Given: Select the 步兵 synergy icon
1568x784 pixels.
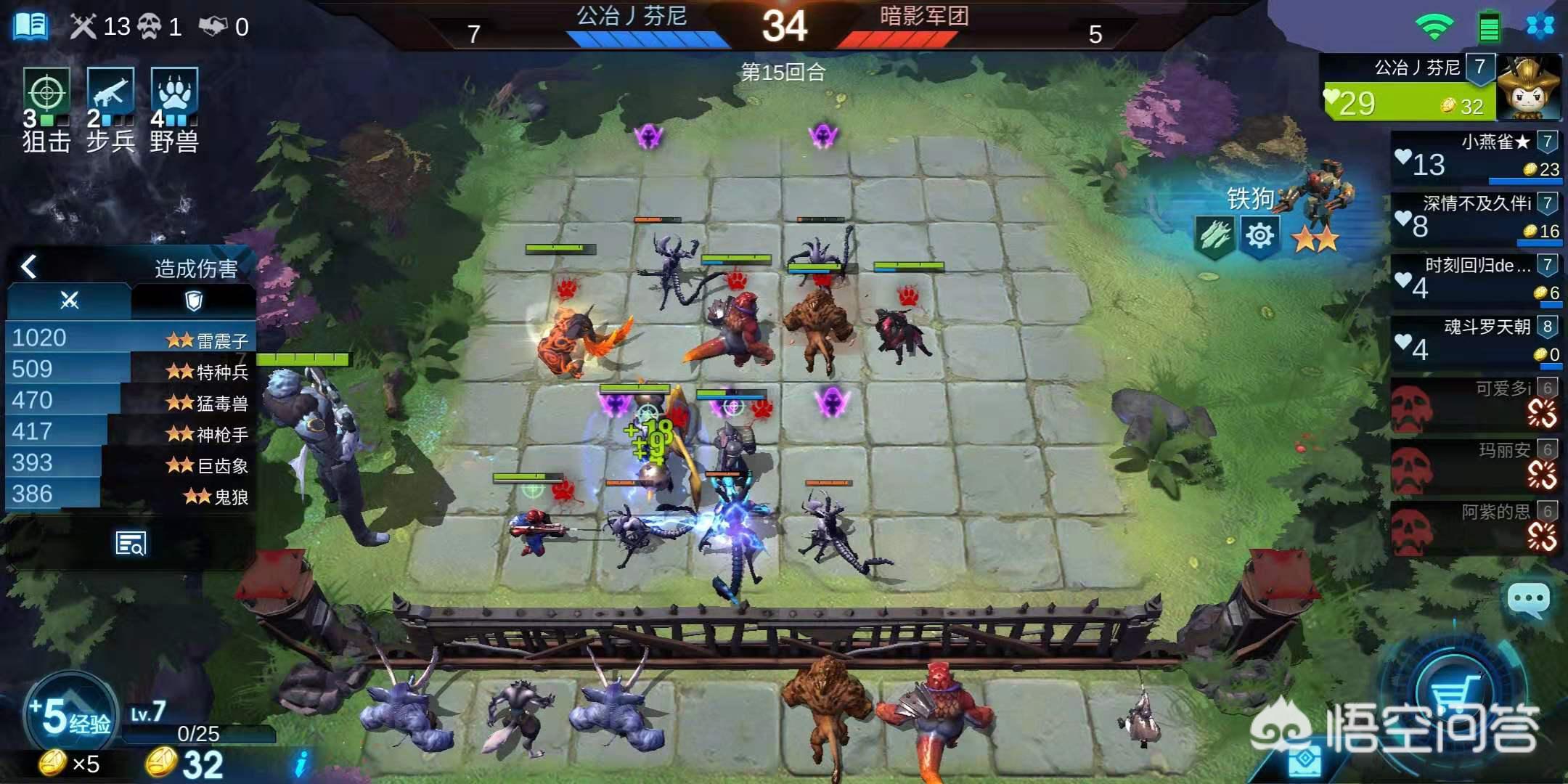Looking at the screenshot, I should tap(110, 94).
